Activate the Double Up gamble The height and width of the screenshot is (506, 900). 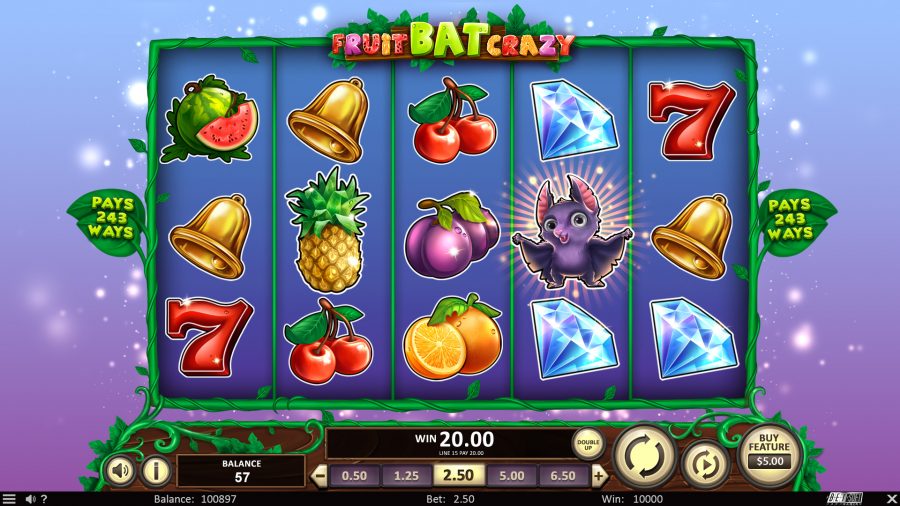click(588, 443)
